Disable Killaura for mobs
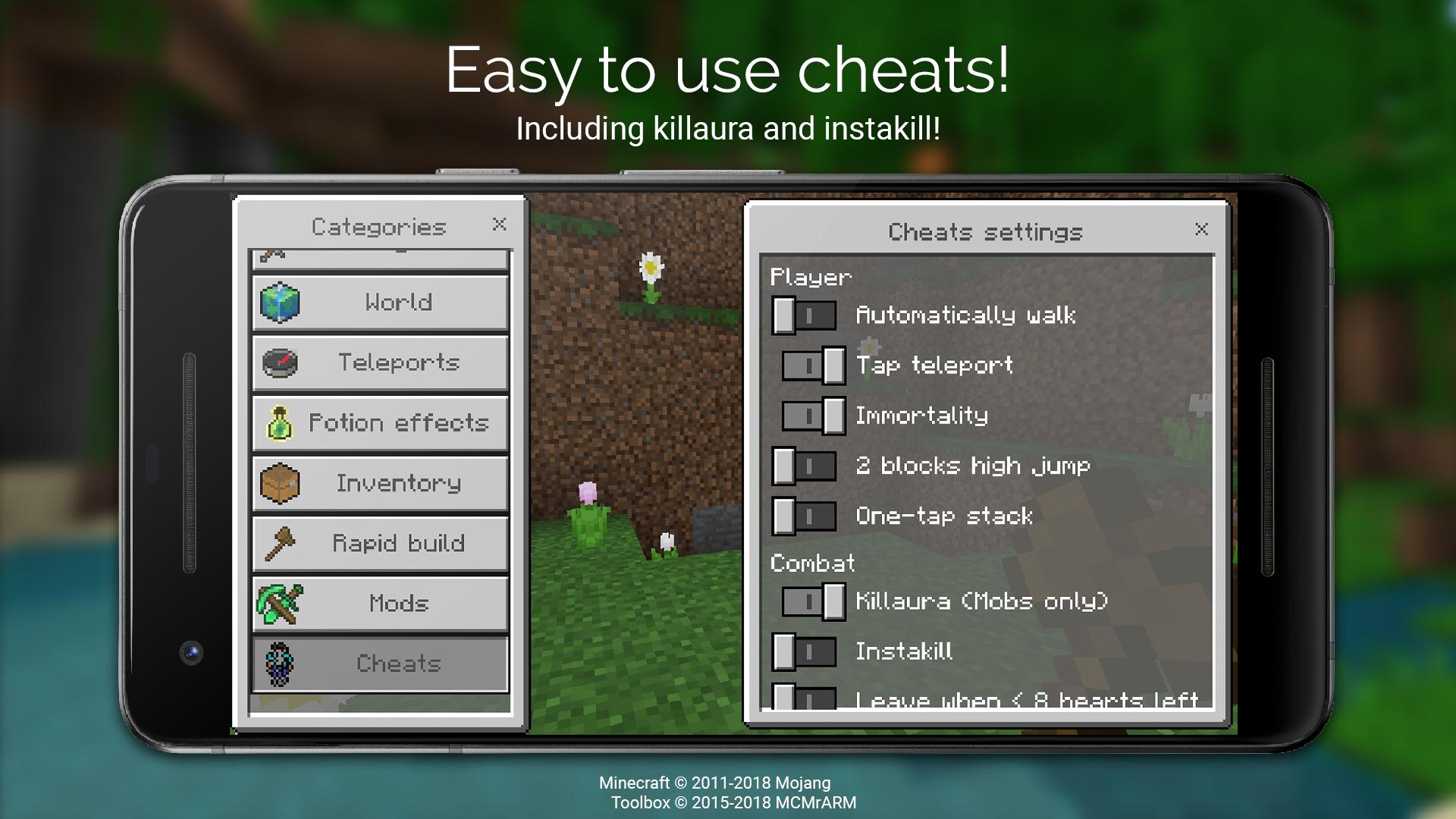The height and width of the screenshot is (819, 1456). tap(811, 601)
